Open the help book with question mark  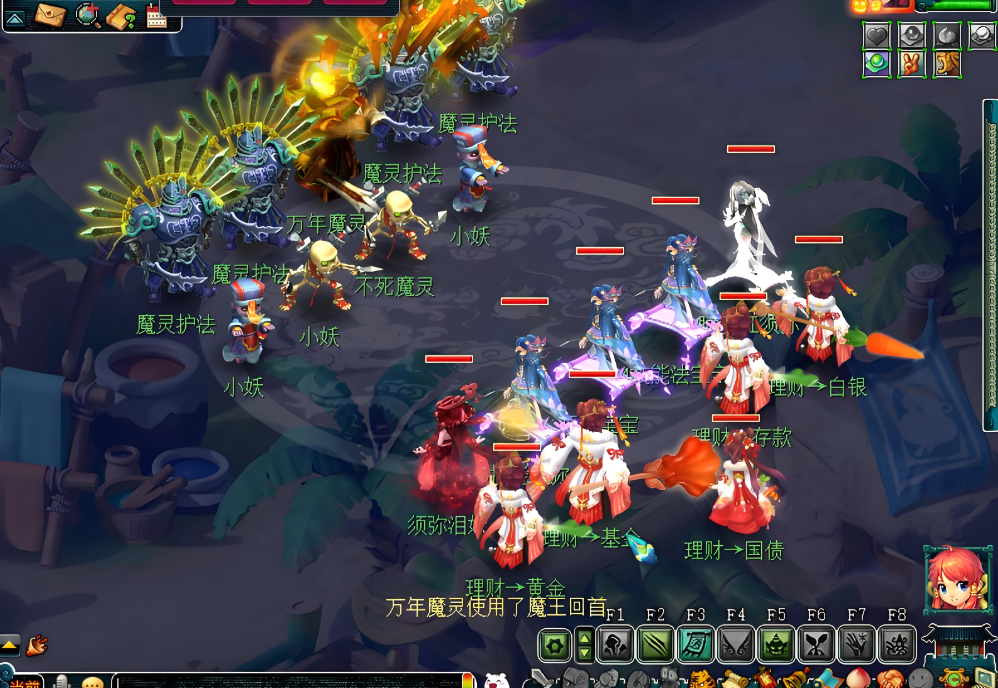click(x=121, y=15)
